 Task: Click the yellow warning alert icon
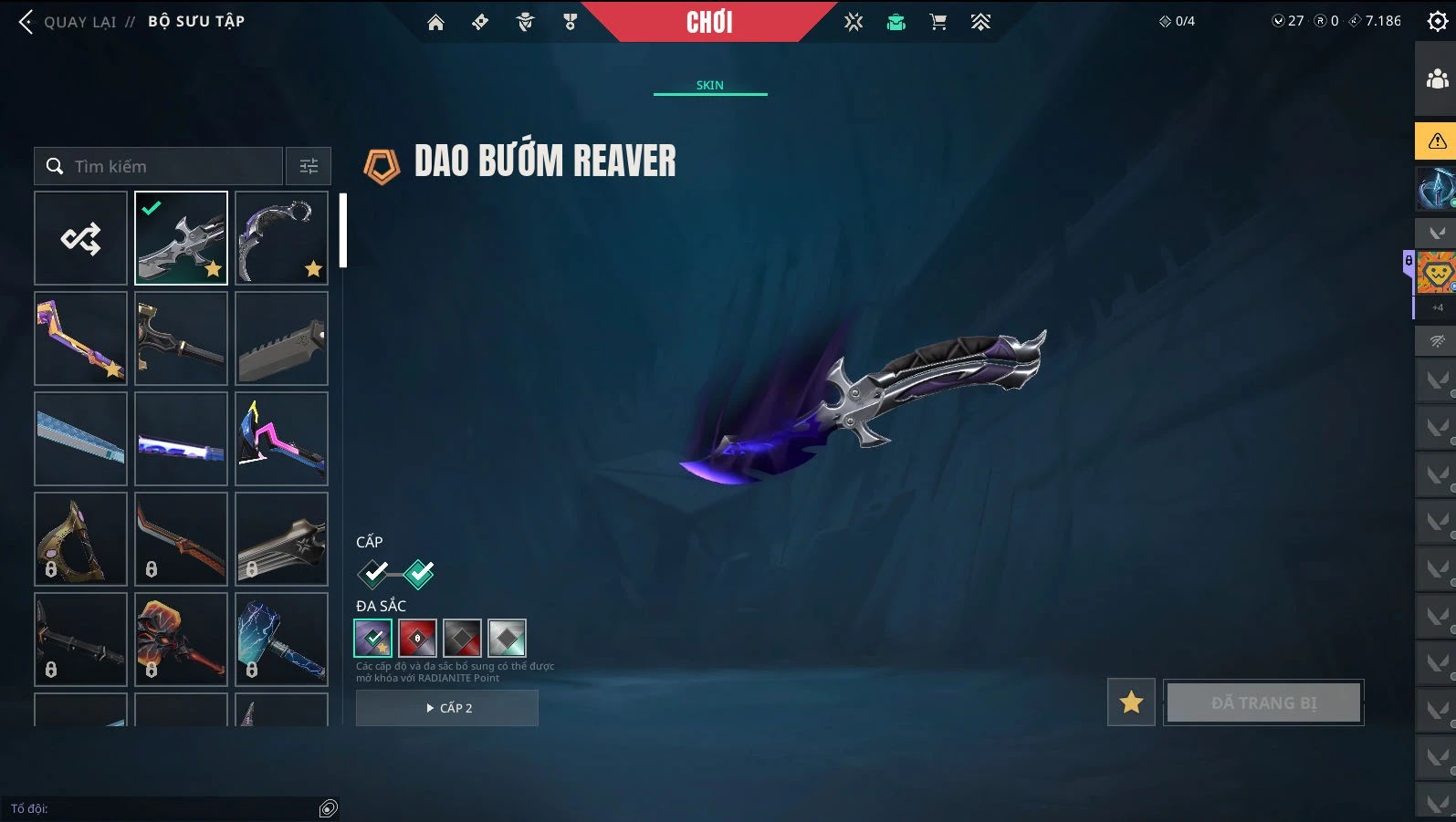(1437, 141)
